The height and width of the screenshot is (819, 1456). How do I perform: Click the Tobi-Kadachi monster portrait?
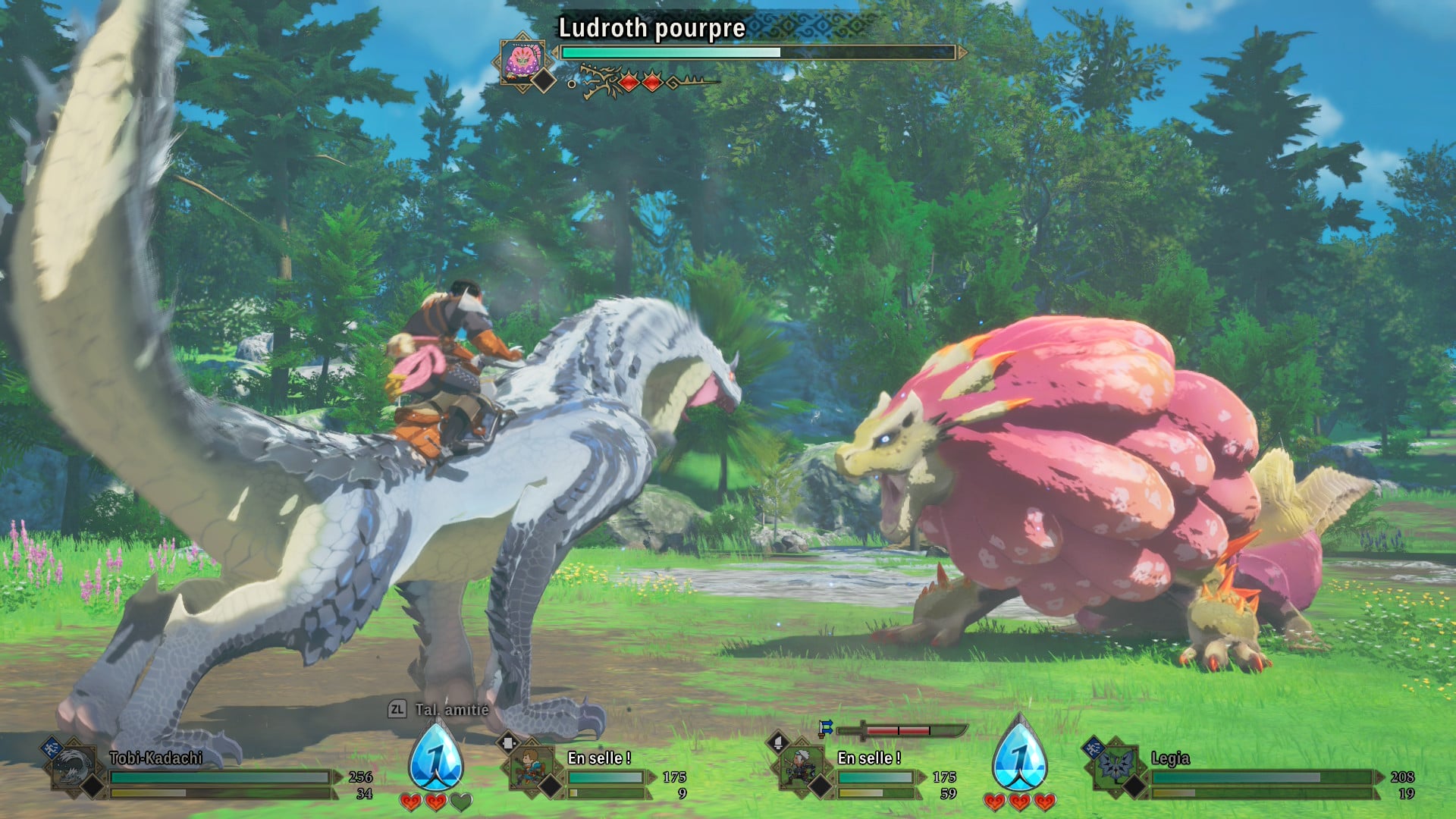(74, 767)
